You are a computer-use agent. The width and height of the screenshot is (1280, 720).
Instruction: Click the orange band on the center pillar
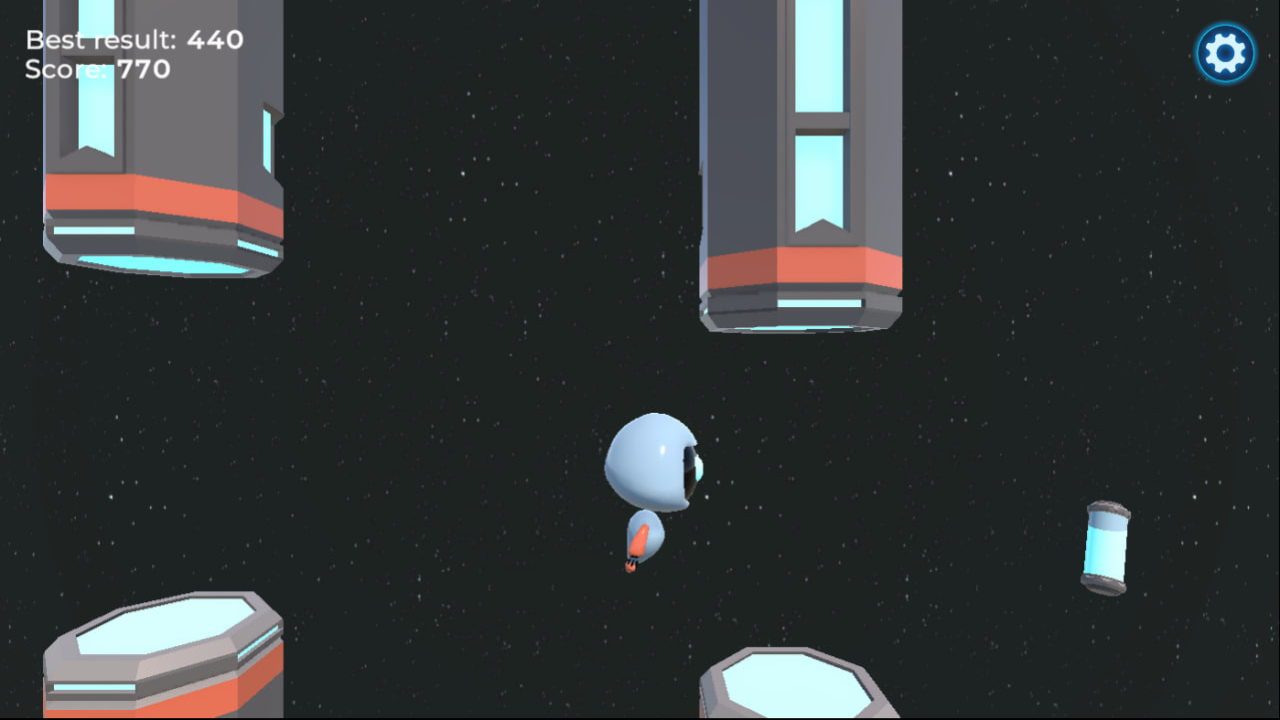800,268
